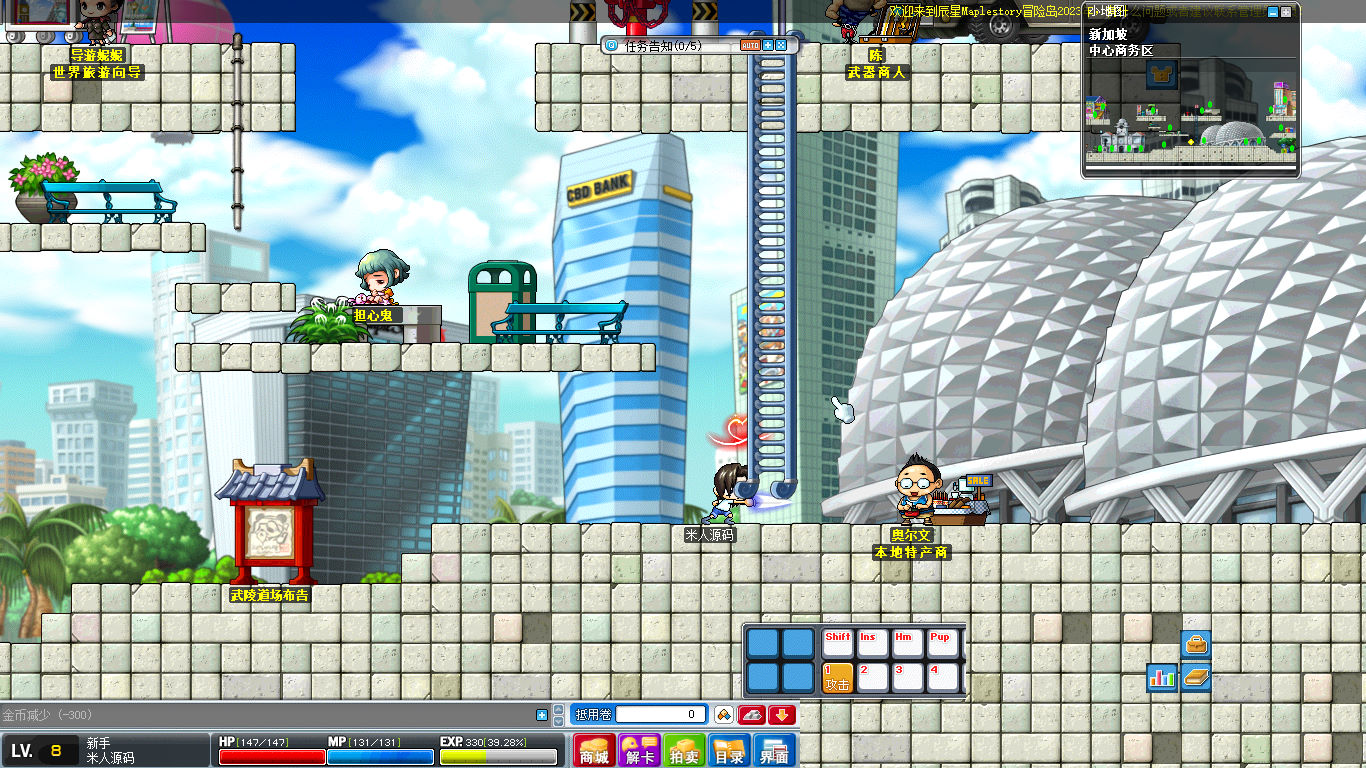This screenshot has width=1366, height=768.
Task: Click the quest notifier plus button
Action: [768, 45]
